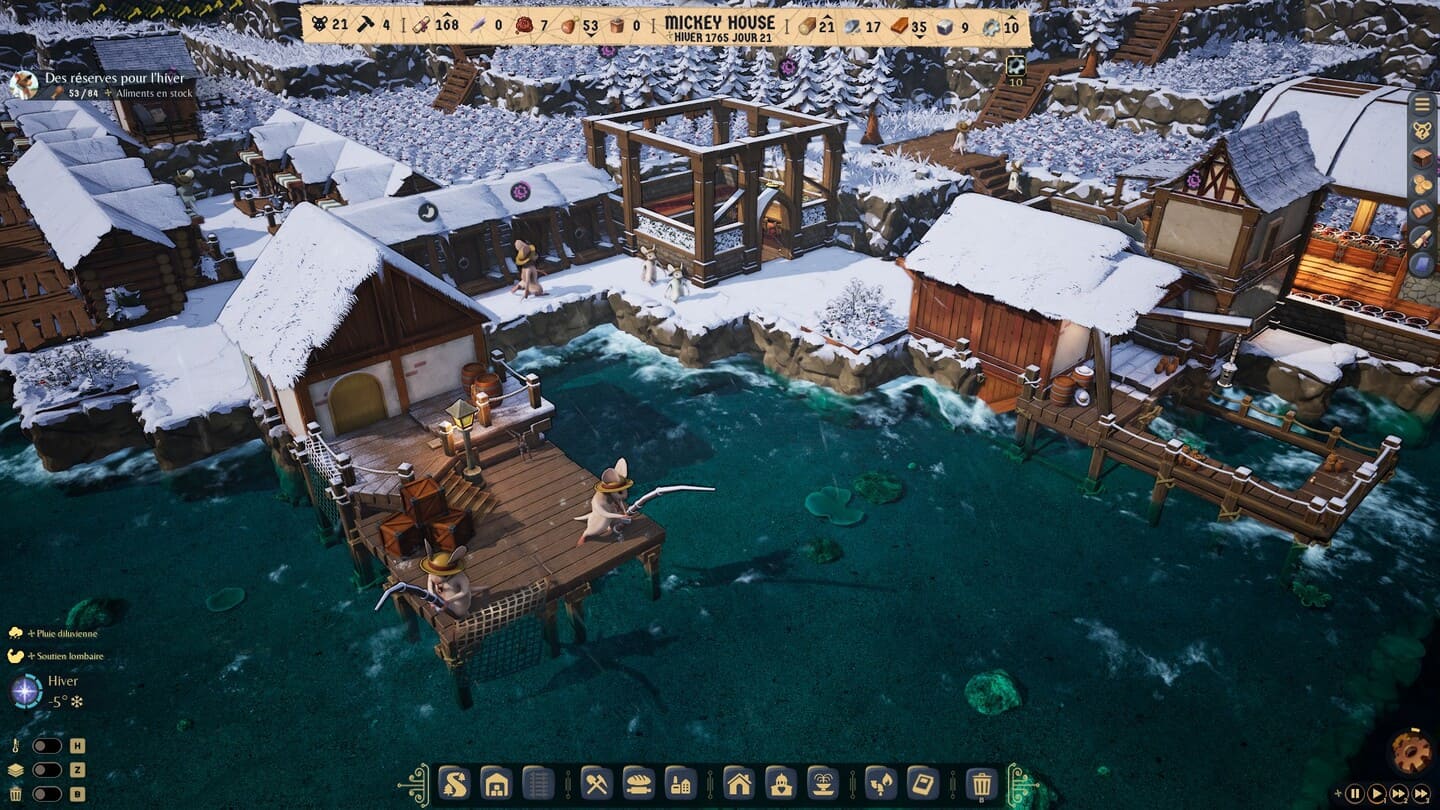The image size is (1440, 810).
Task: Open the roads and paths build category
Action: (454, 782)
